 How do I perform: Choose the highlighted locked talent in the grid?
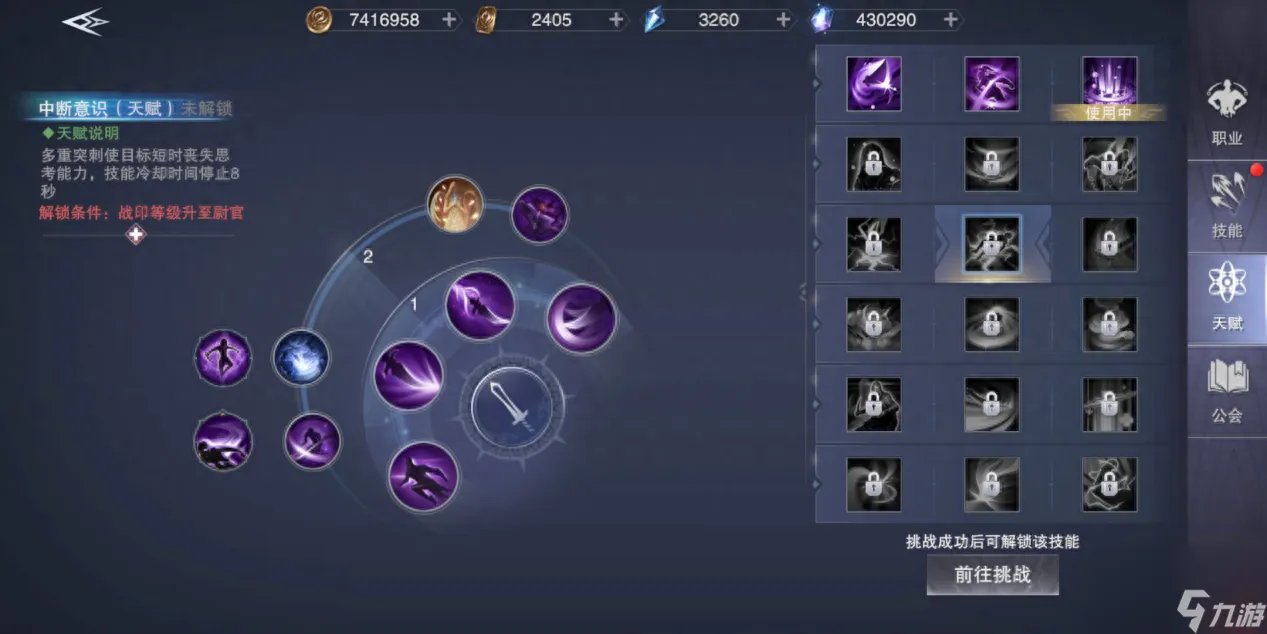(x=992, y=244)
